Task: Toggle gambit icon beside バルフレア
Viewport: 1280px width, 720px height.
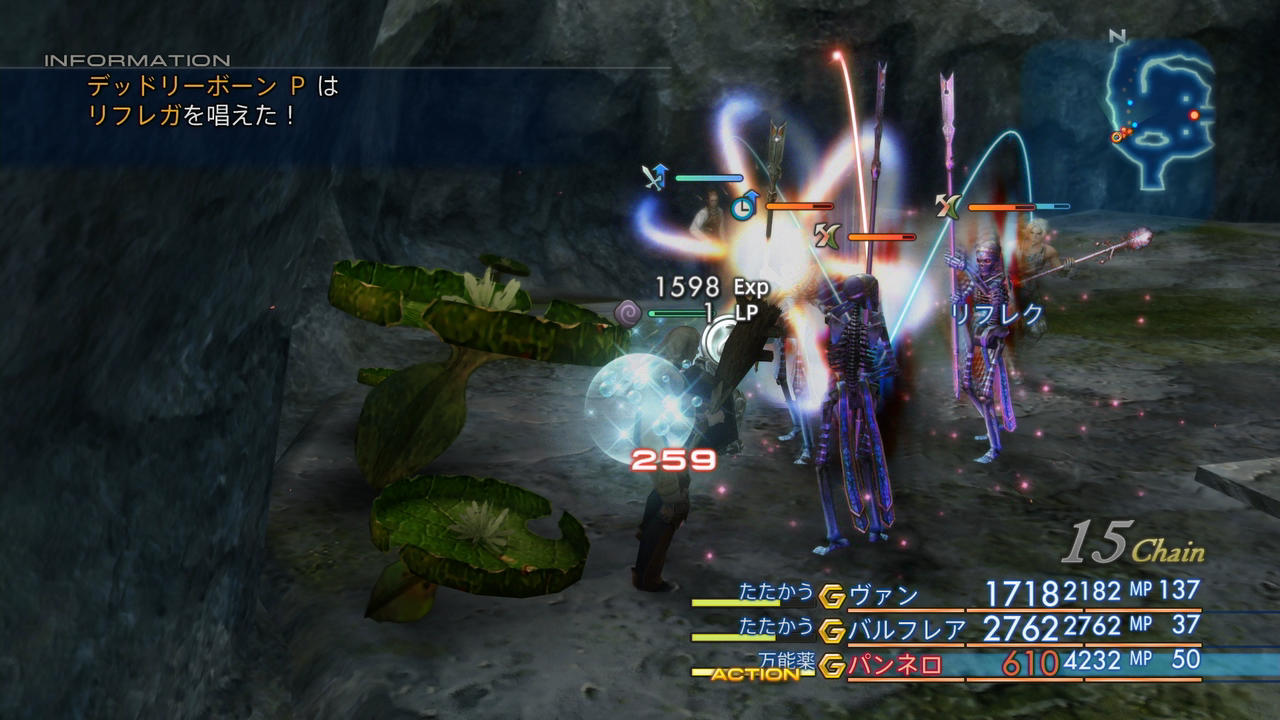Action: coord(832,630)
